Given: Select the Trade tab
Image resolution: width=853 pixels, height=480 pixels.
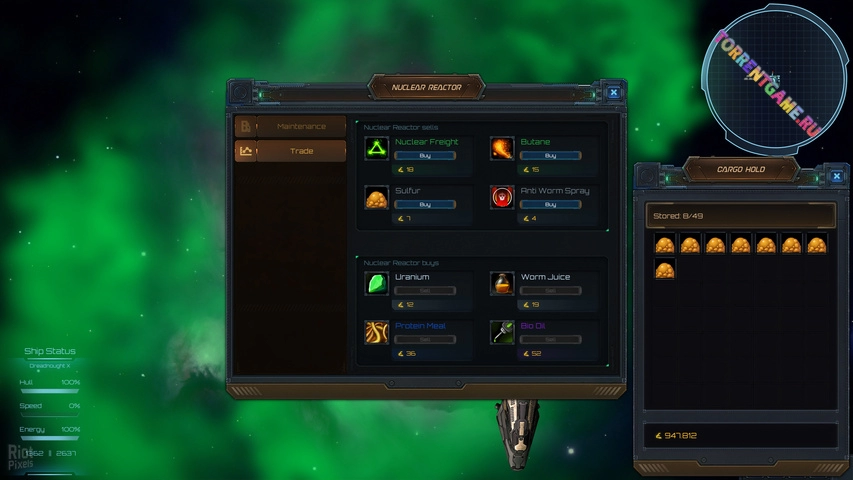Looking at the screenshot, I should (x=300, y=151).
